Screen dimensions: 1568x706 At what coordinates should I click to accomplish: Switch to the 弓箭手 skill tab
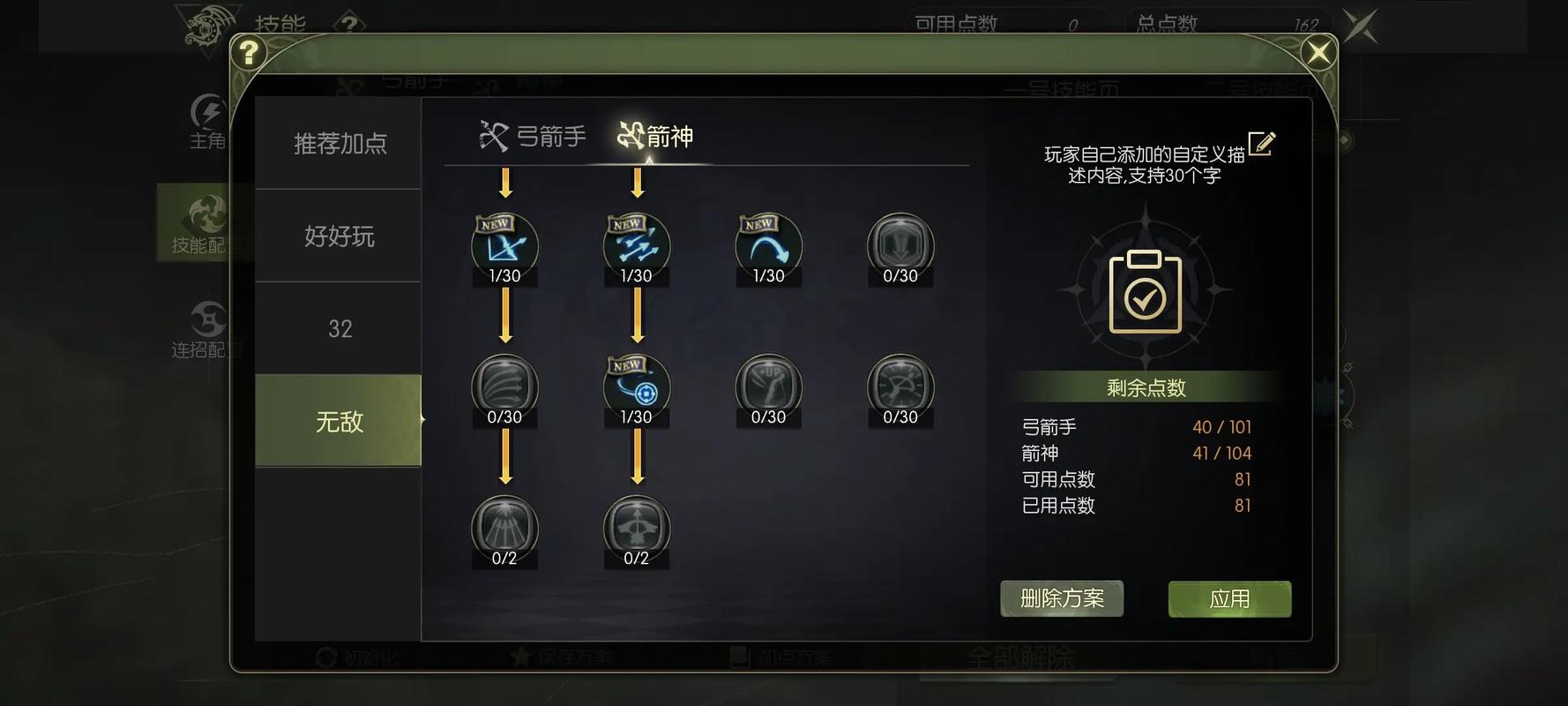point(535,136)
